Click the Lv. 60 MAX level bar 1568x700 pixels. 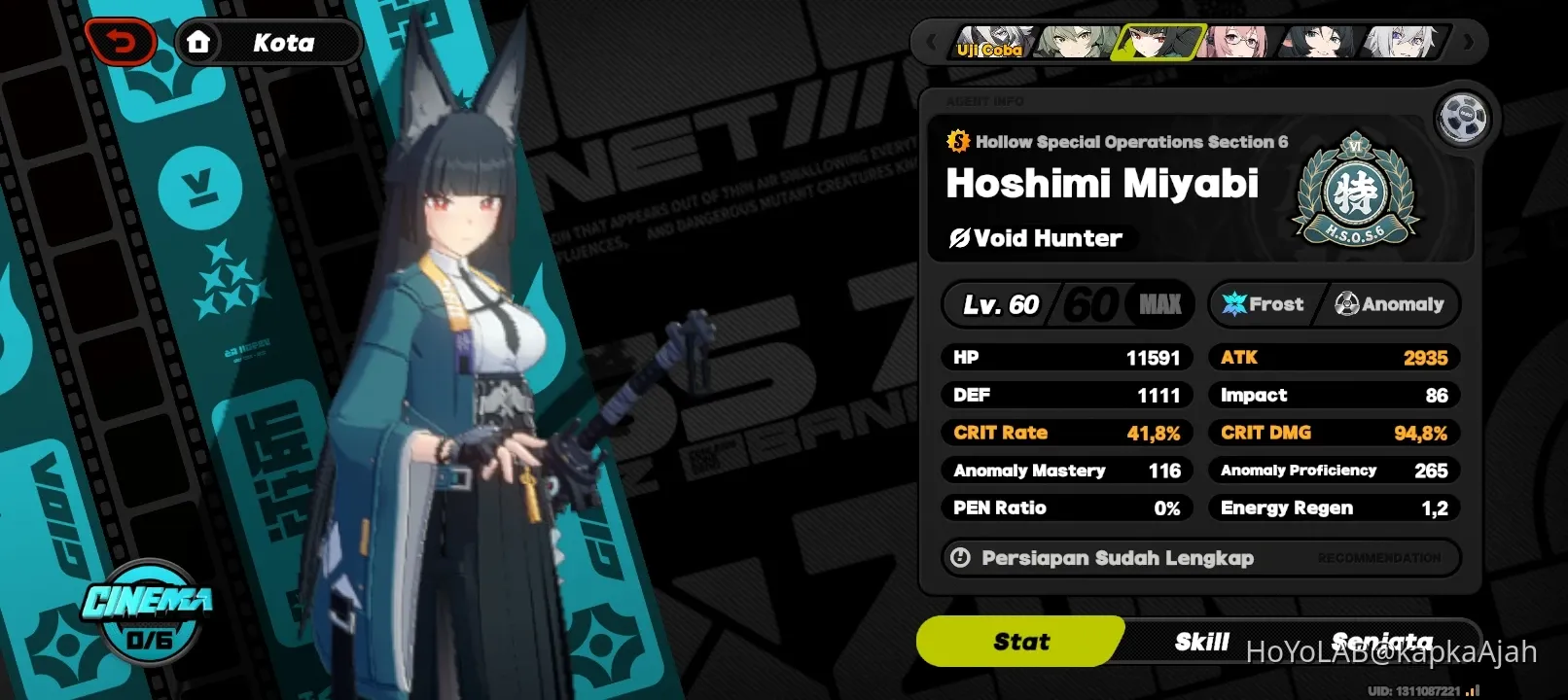(x=1067, y=303)
